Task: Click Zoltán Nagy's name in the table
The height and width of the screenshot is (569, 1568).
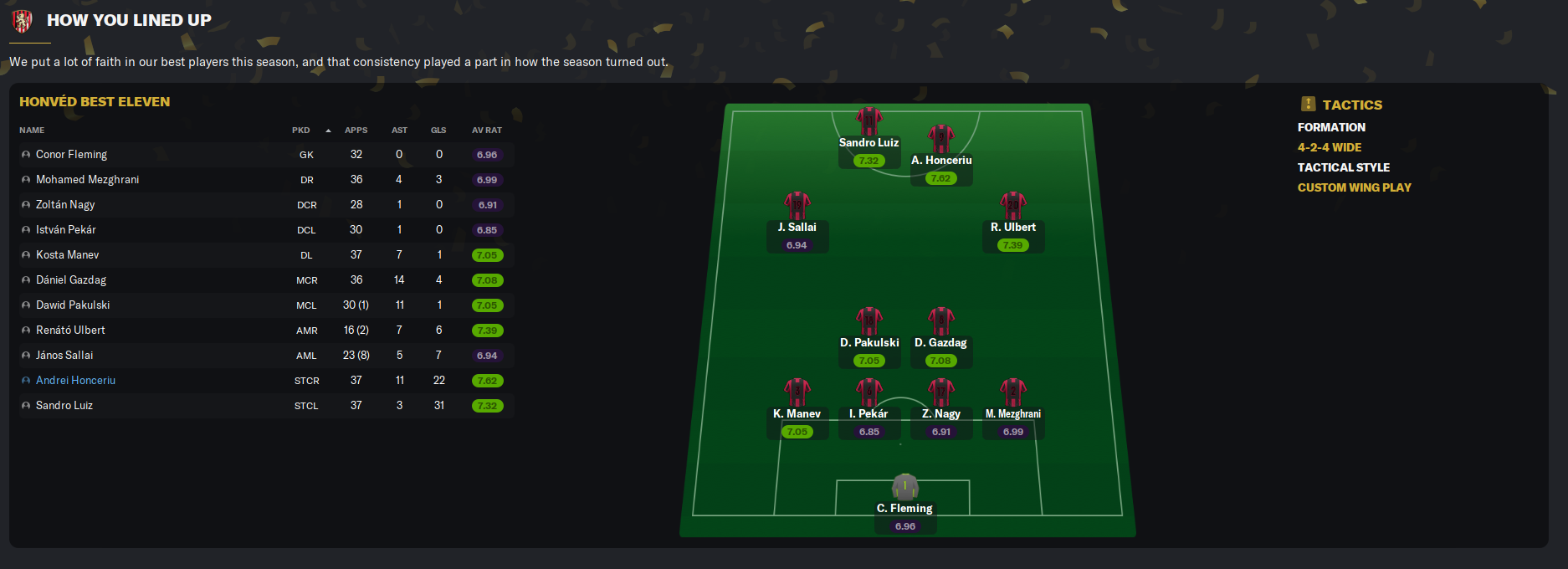Action: [65, 205]
